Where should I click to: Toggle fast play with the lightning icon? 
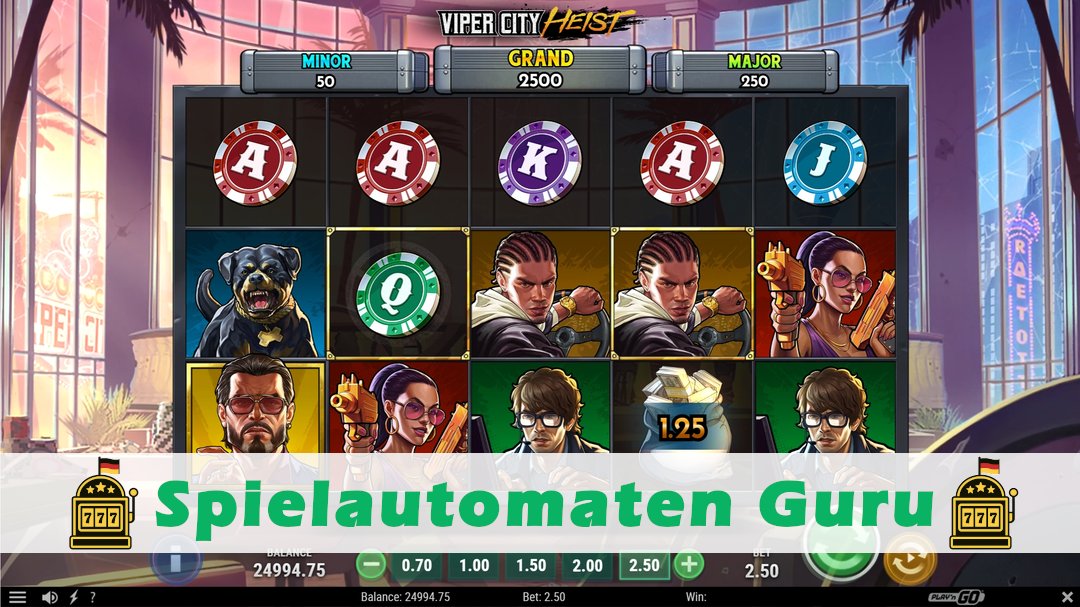pyautogui.click(x=72, y=597)
